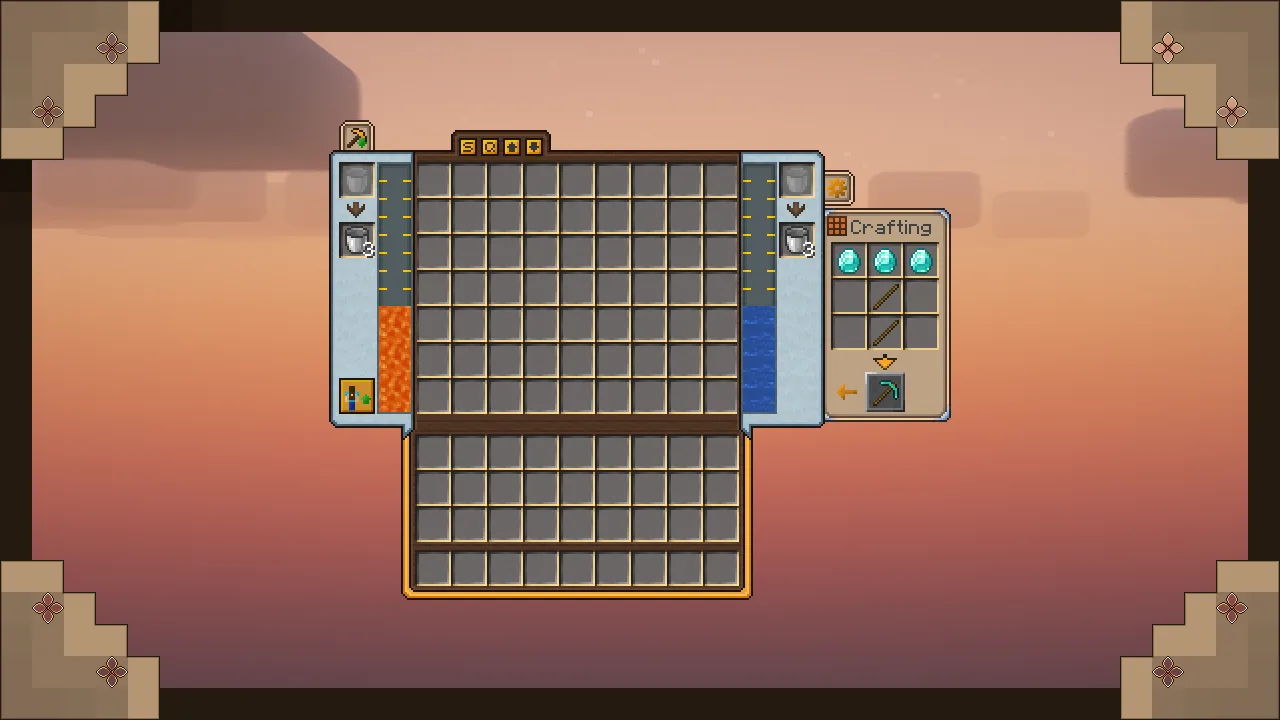The image size is (1280, 720).
Task: Click the orange left arrow to move crafted item
Action: tap(846, 392)
